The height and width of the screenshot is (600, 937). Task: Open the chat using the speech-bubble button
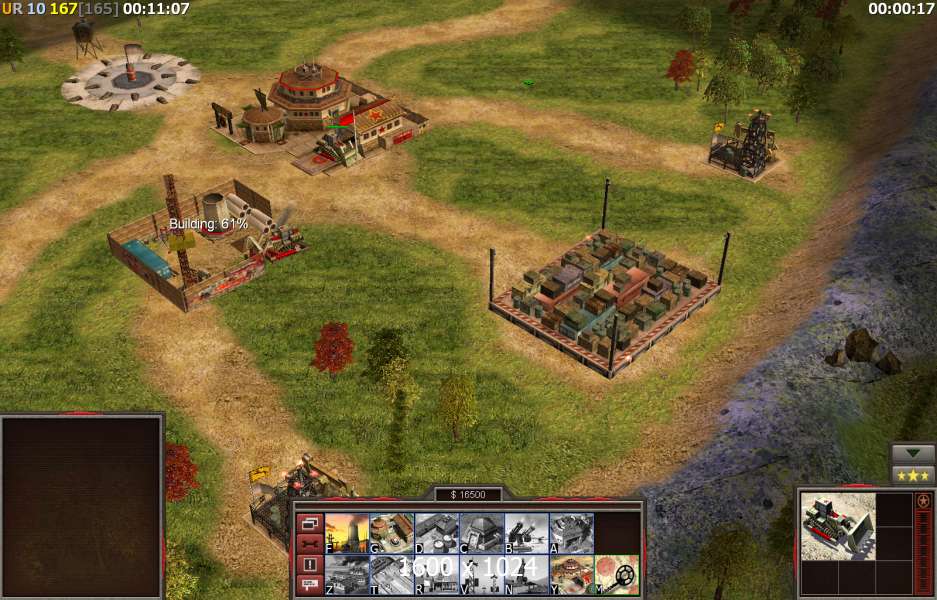pyautogui.click(x=309, y=585)
